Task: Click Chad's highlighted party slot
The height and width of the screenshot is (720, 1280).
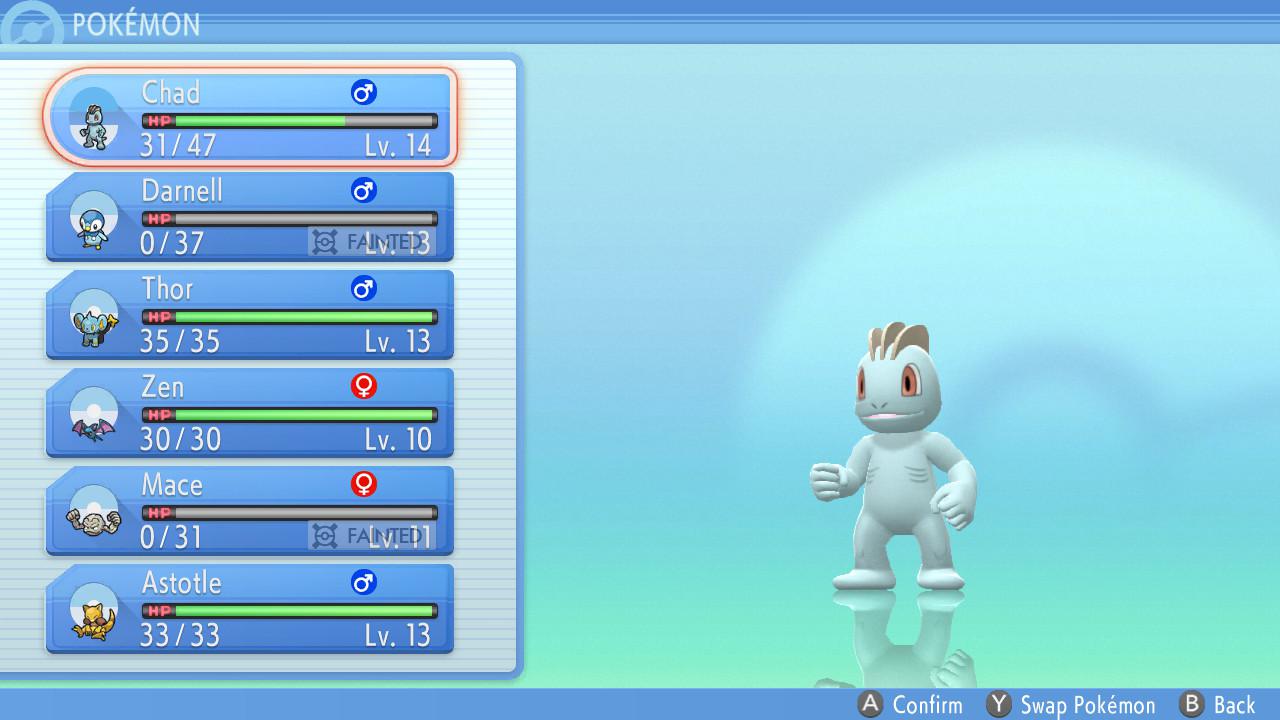Action: (250, 115)
